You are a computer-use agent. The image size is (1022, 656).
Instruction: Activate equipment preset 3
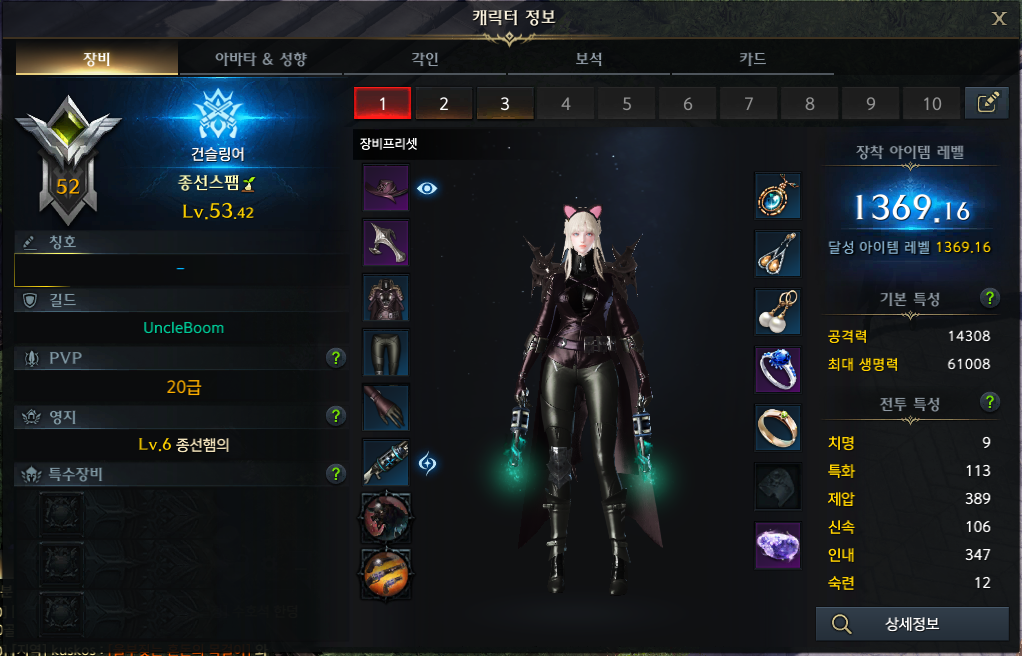(504, 103)
